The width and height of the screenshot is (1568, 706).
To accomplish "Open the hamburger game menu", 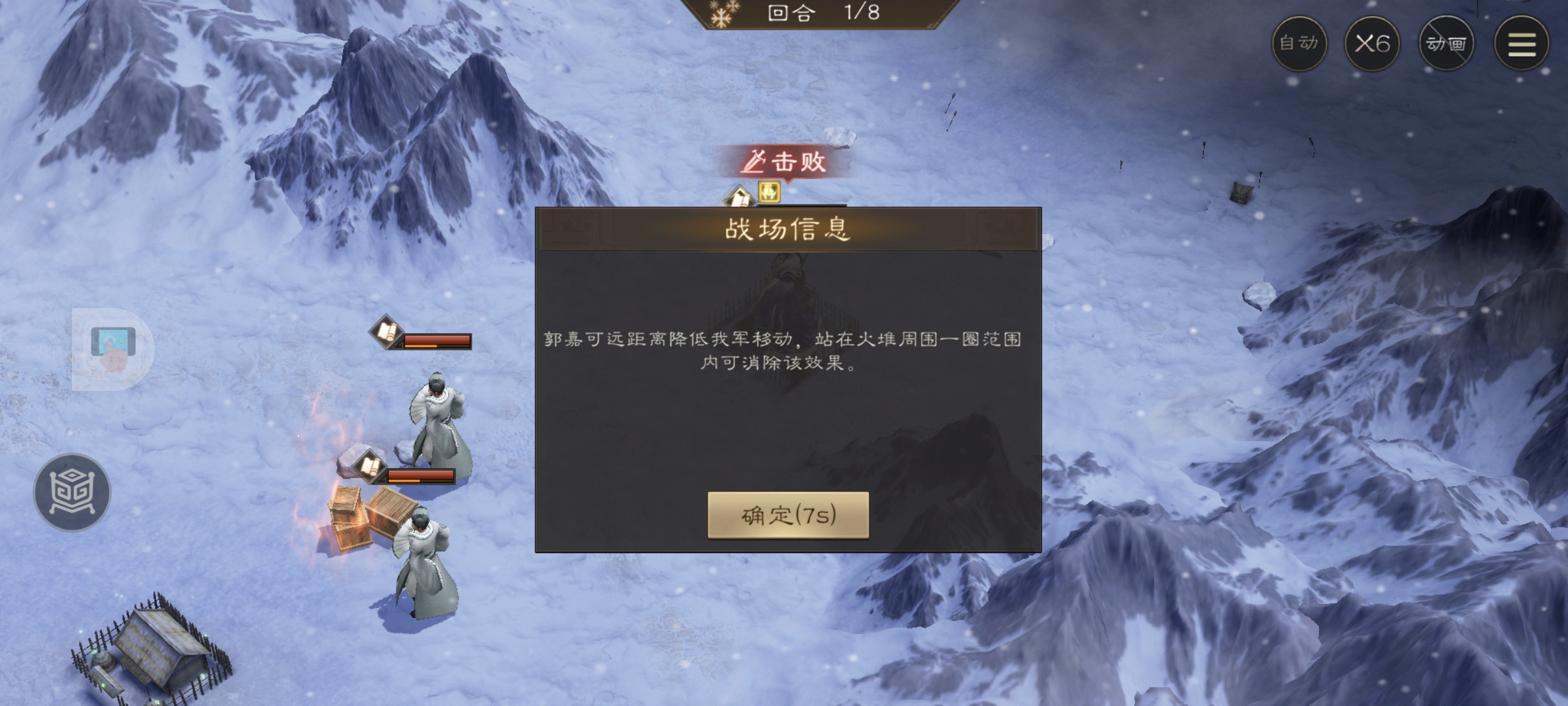I will pyautogui.click(x=1520, y=44).
